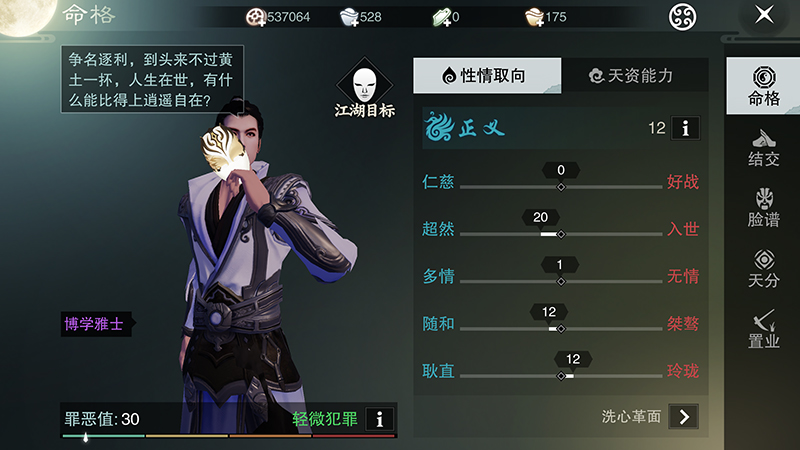Open the 脸谱 side tab
Screen dimensions: 800x450
[x=763, y=207]
